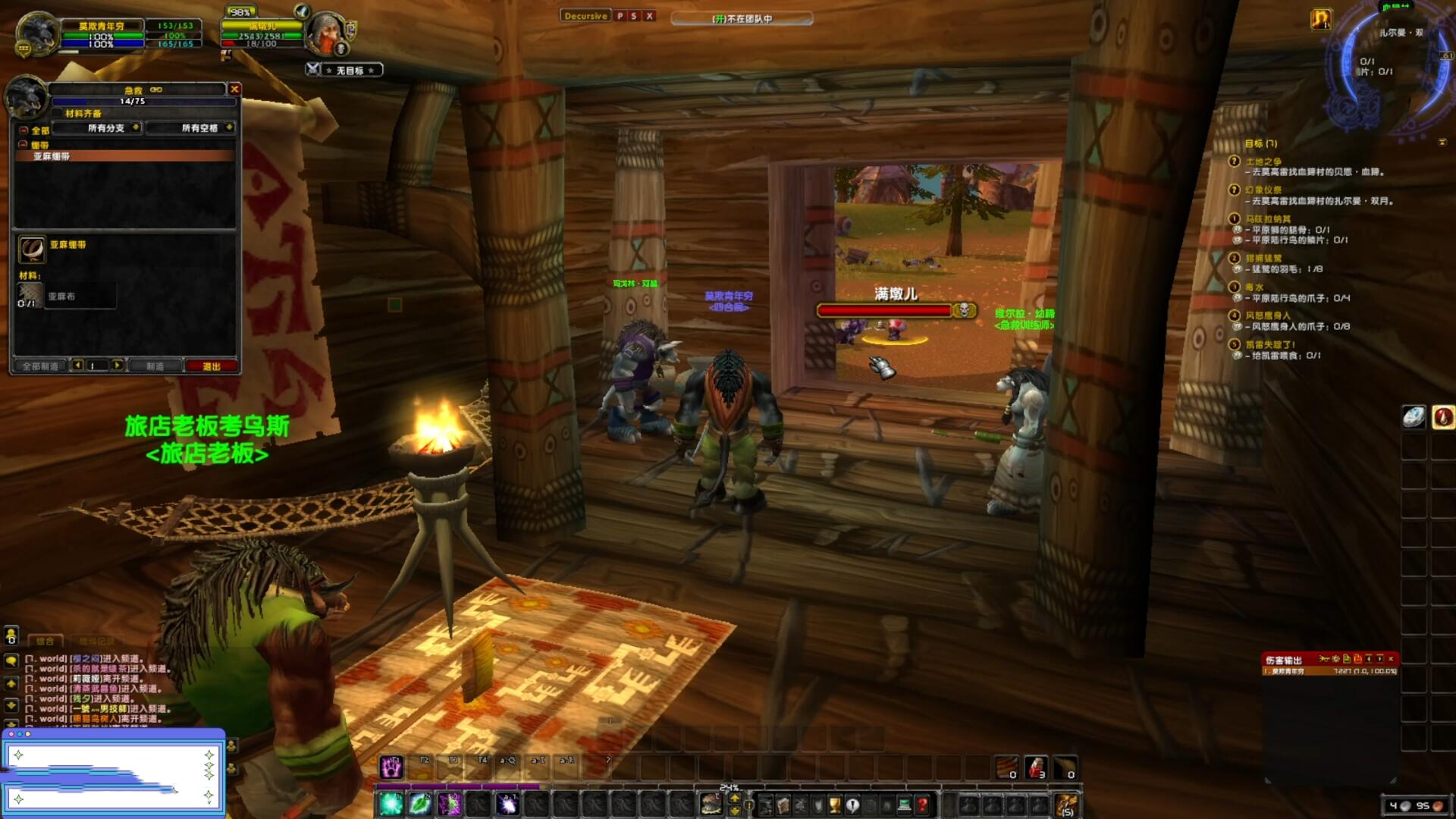
Task: Click the player portrait 莫欺青年穷
Action: point(36,33)
